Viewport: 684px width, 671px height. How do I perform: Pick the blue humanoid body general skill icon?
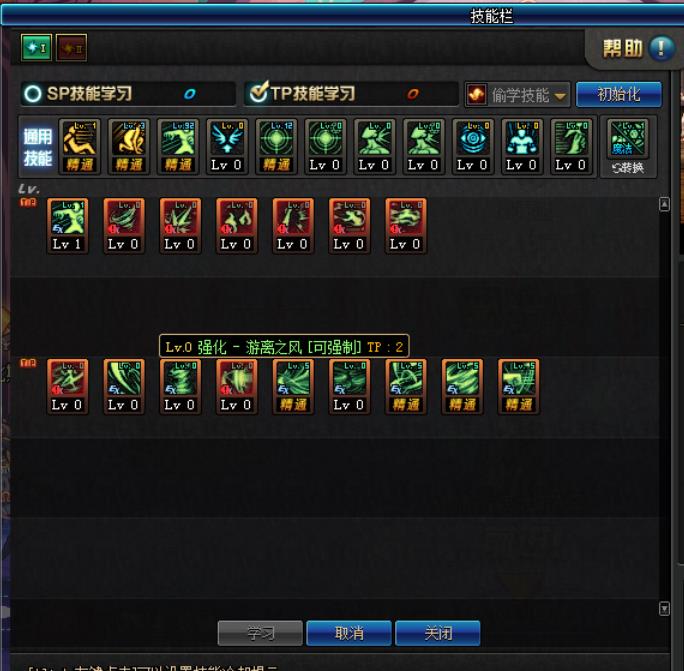click(521, 146)
